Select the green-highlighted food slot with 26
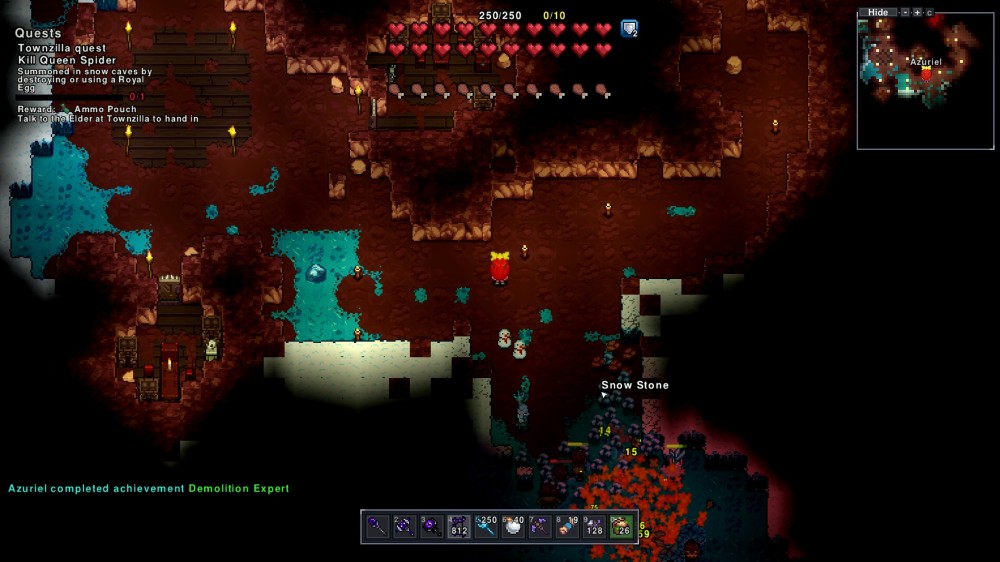This screenshot has height=562, width=1000. (621, 527)
